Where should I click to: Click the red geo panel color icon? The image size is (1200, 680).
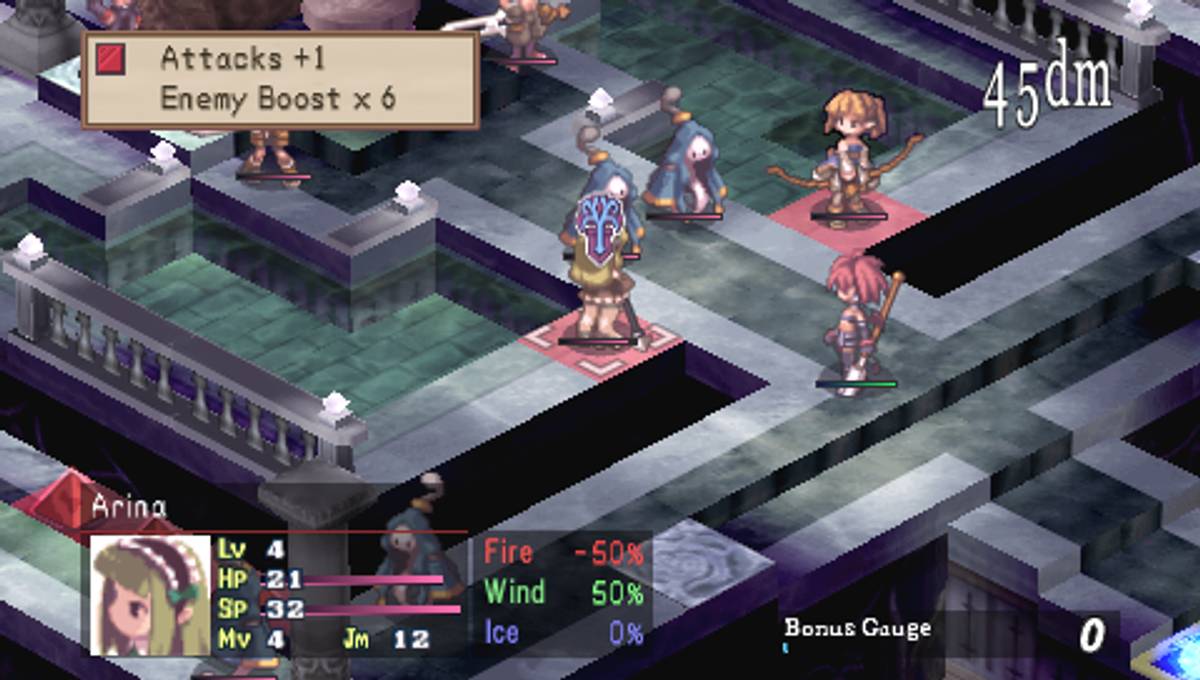[110, 60]
